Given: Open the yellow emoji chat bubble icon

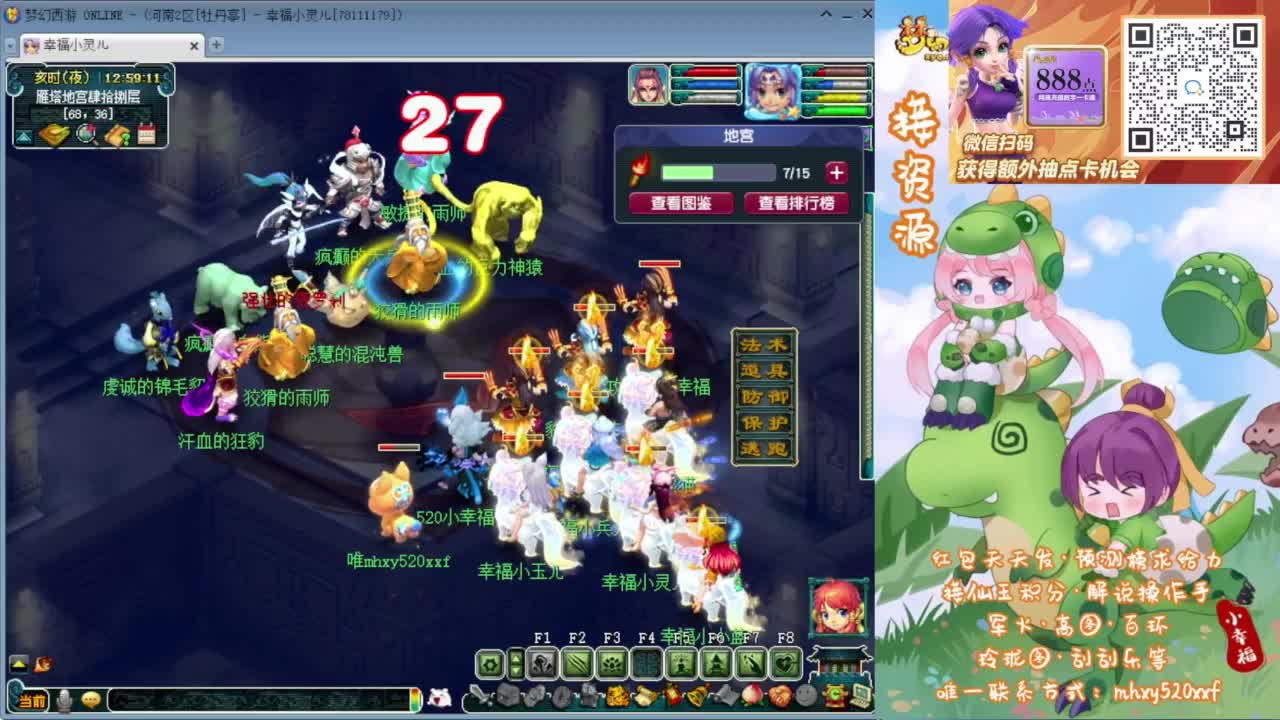Looking at the screenshot, I should click(93, 700).
